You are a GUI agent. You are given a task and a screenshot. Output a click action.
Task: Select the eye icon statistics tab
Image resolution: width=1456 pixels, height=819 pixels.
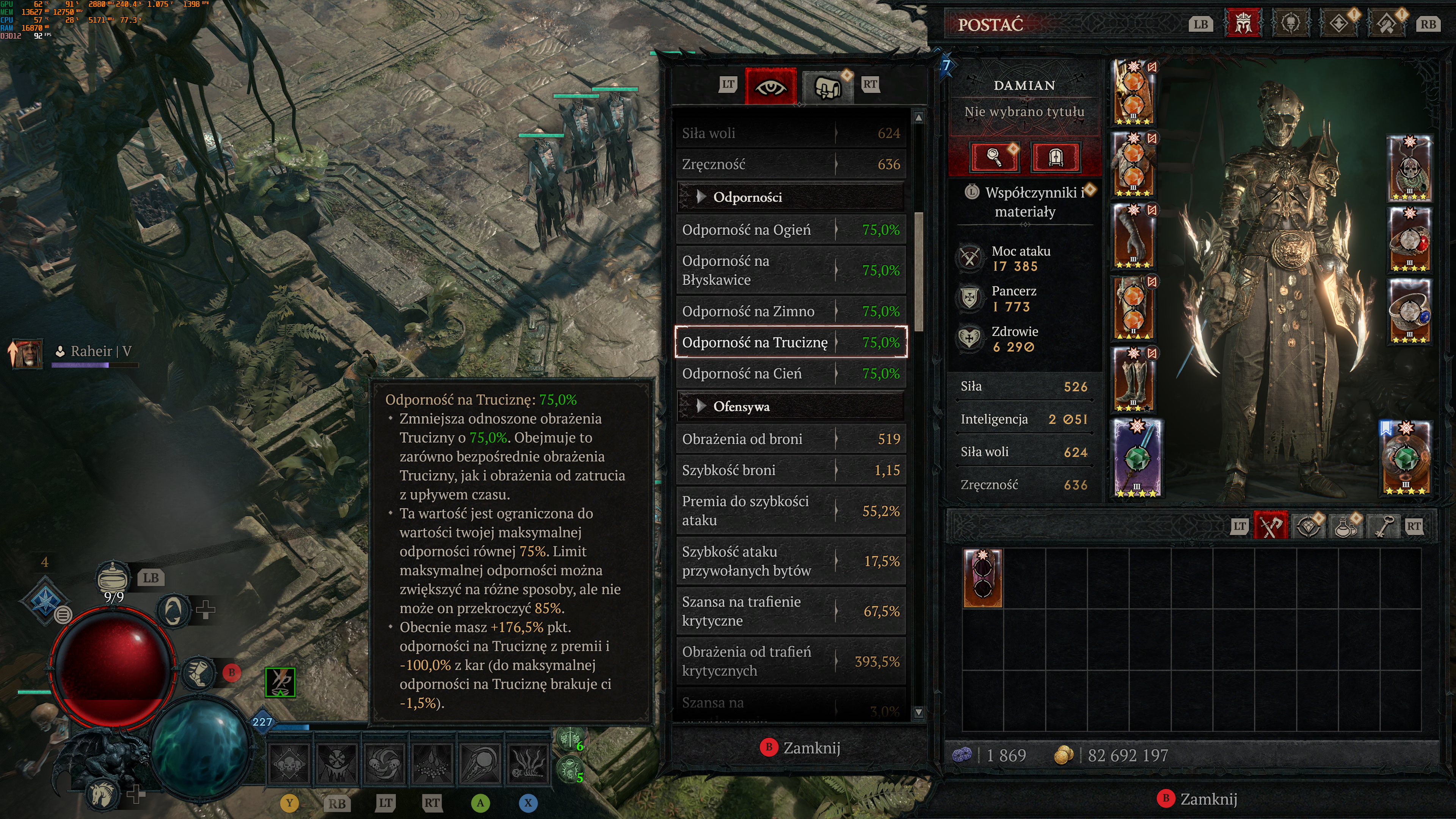[x=770, y=86]
